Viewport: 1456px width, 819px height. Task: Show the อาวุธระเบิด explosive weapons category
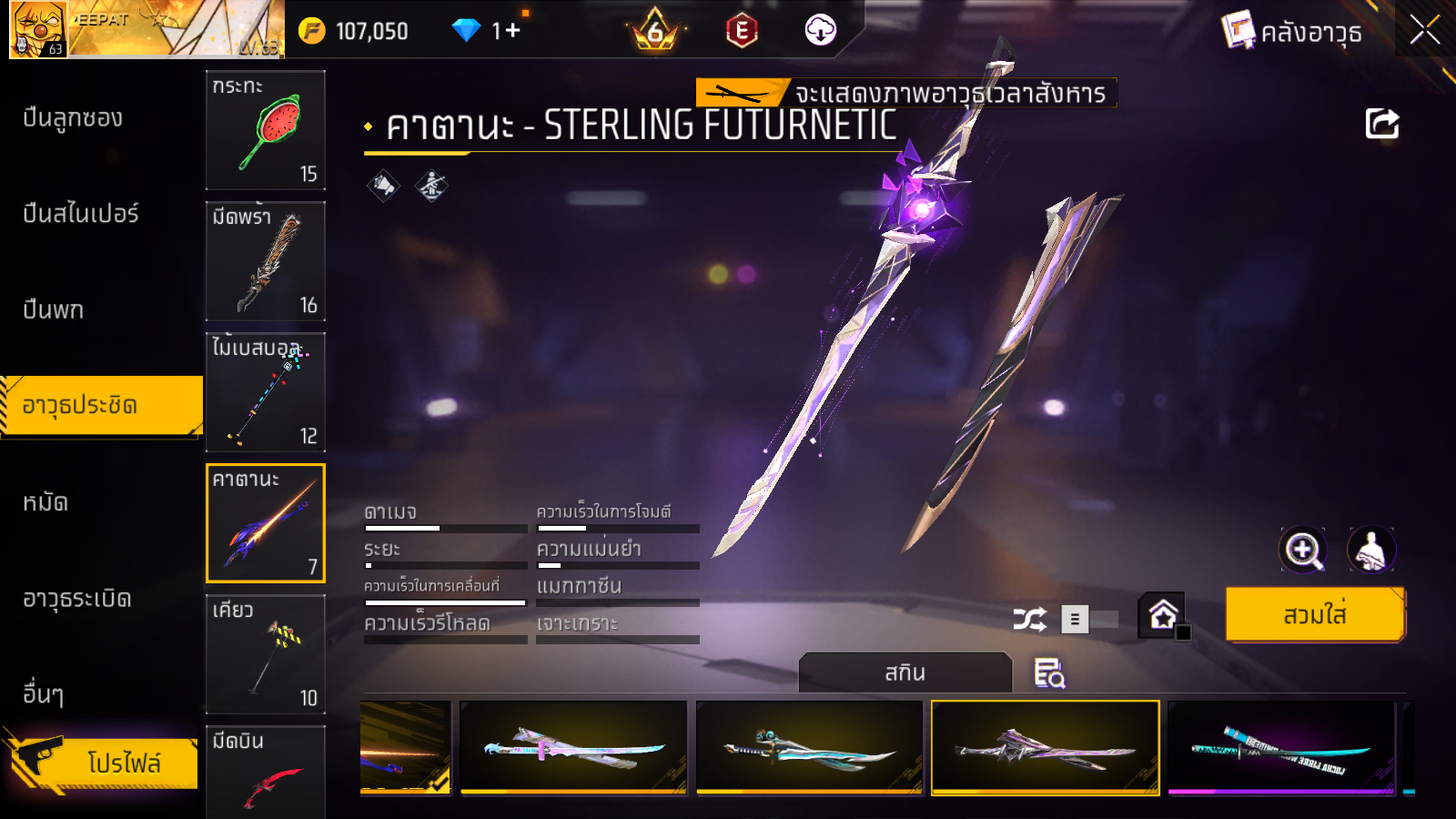(77, 599)
